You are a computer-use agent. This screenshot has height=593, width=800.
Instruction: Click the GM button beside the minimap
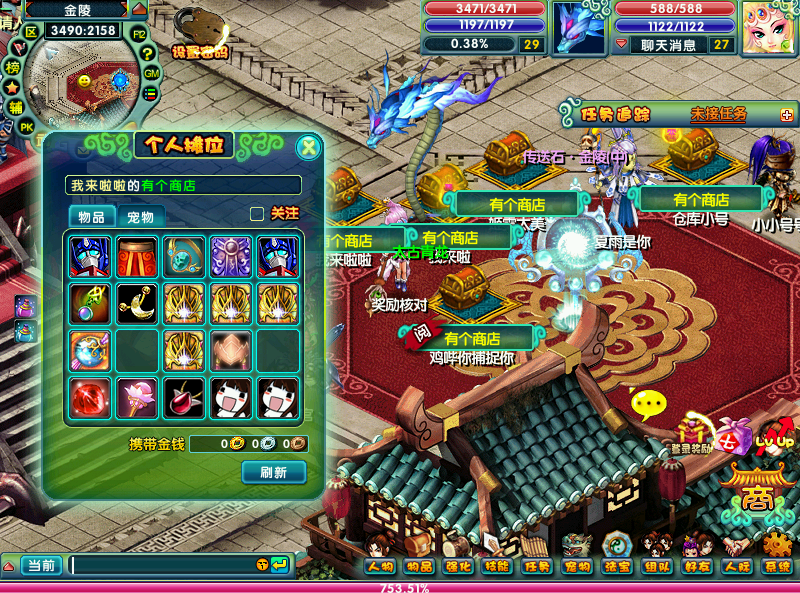click(x=151, y=73)
